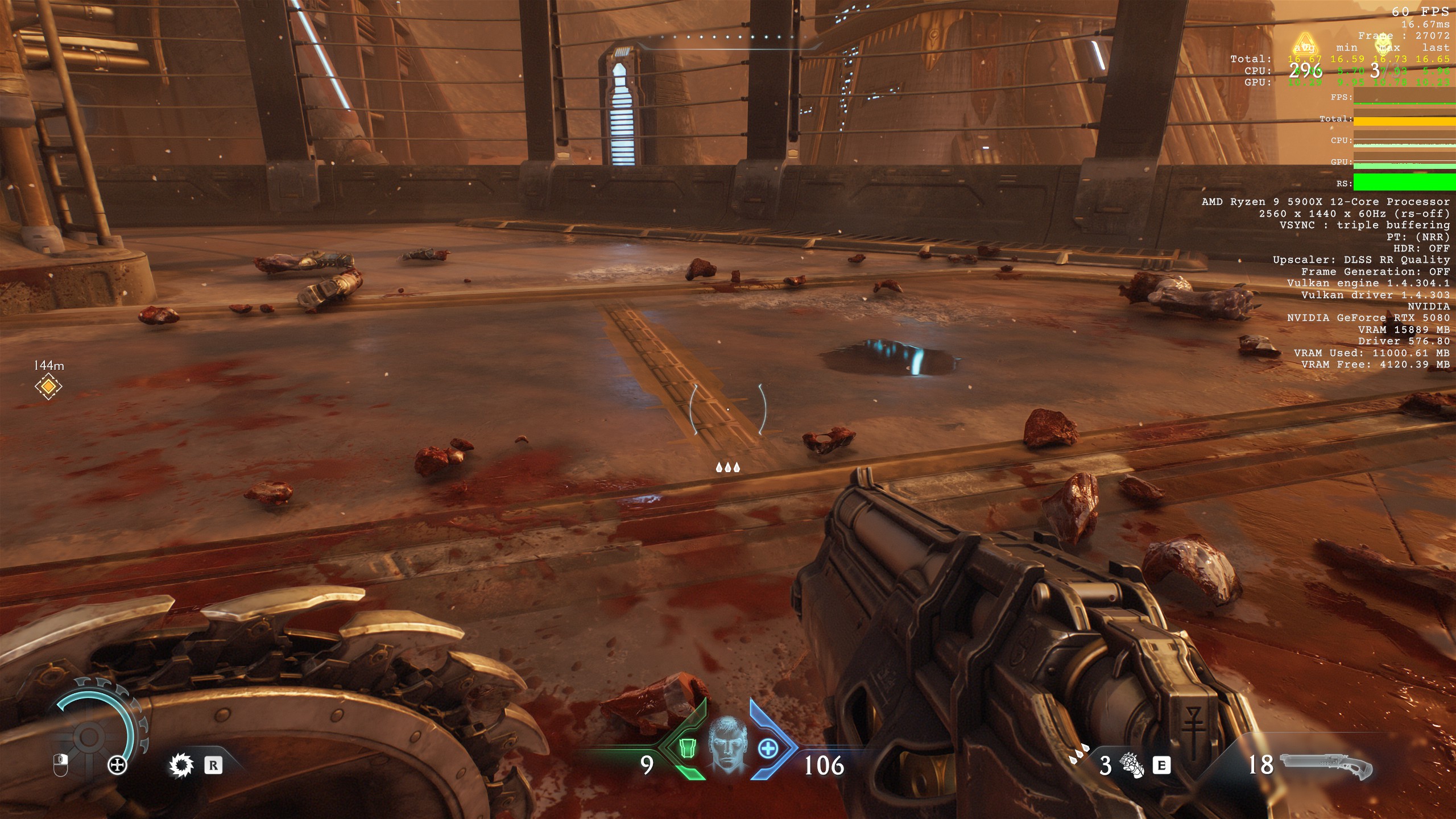Click the dotted compass bar
Viewport: 1456px width, 819px height.
pos(728,38)
